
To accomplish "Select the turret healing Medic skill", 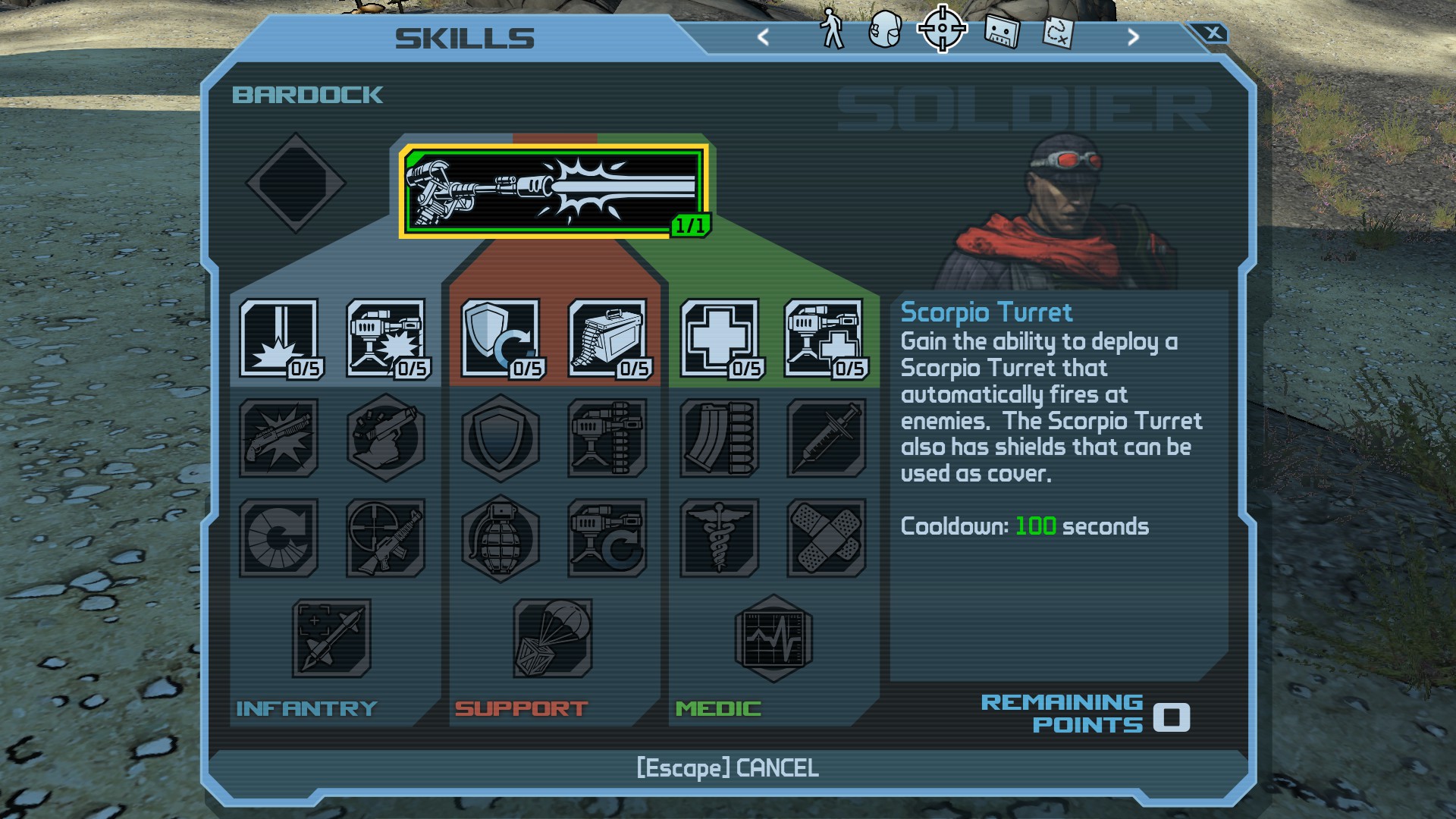I will click(x=824, y=338).
